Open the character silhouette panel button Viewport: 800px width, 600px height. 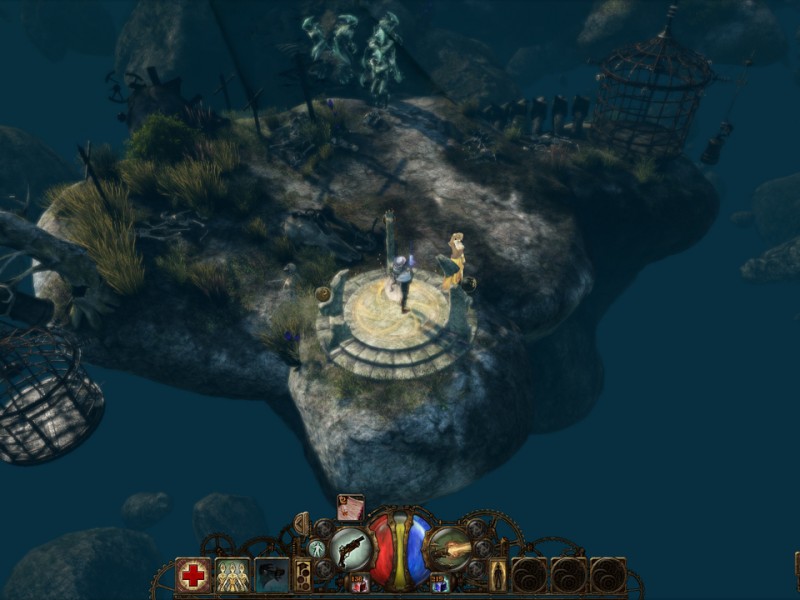497,575
